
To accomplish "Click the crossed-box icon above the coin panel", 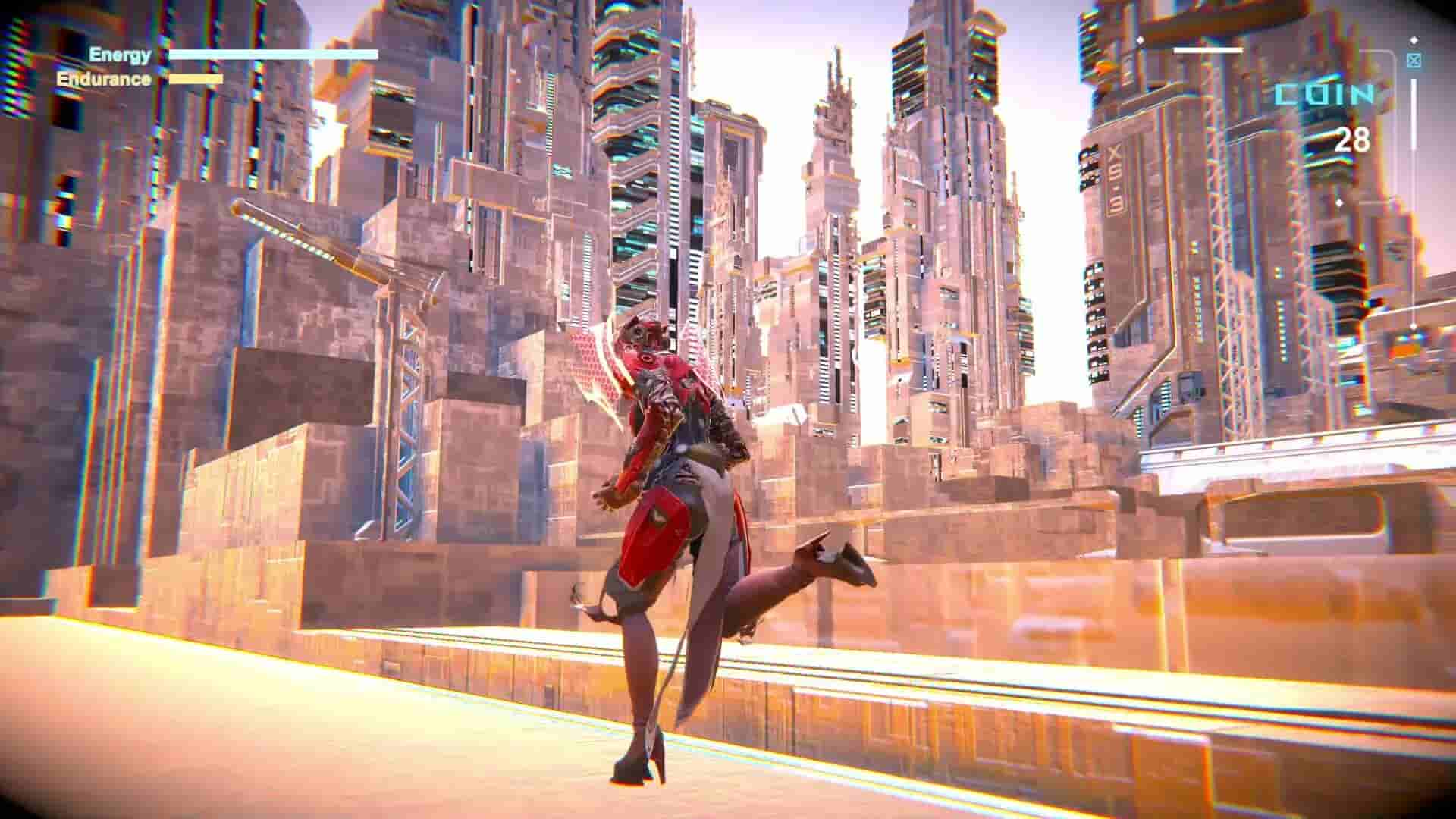I will [1414, 61].
